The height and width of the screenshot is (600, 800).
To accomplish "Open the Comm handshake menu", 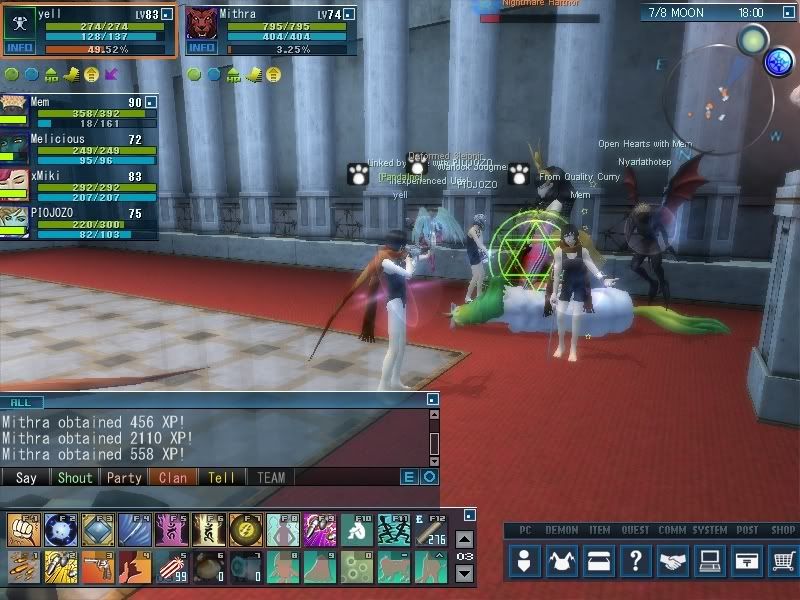I will click(x=673, y=561).
